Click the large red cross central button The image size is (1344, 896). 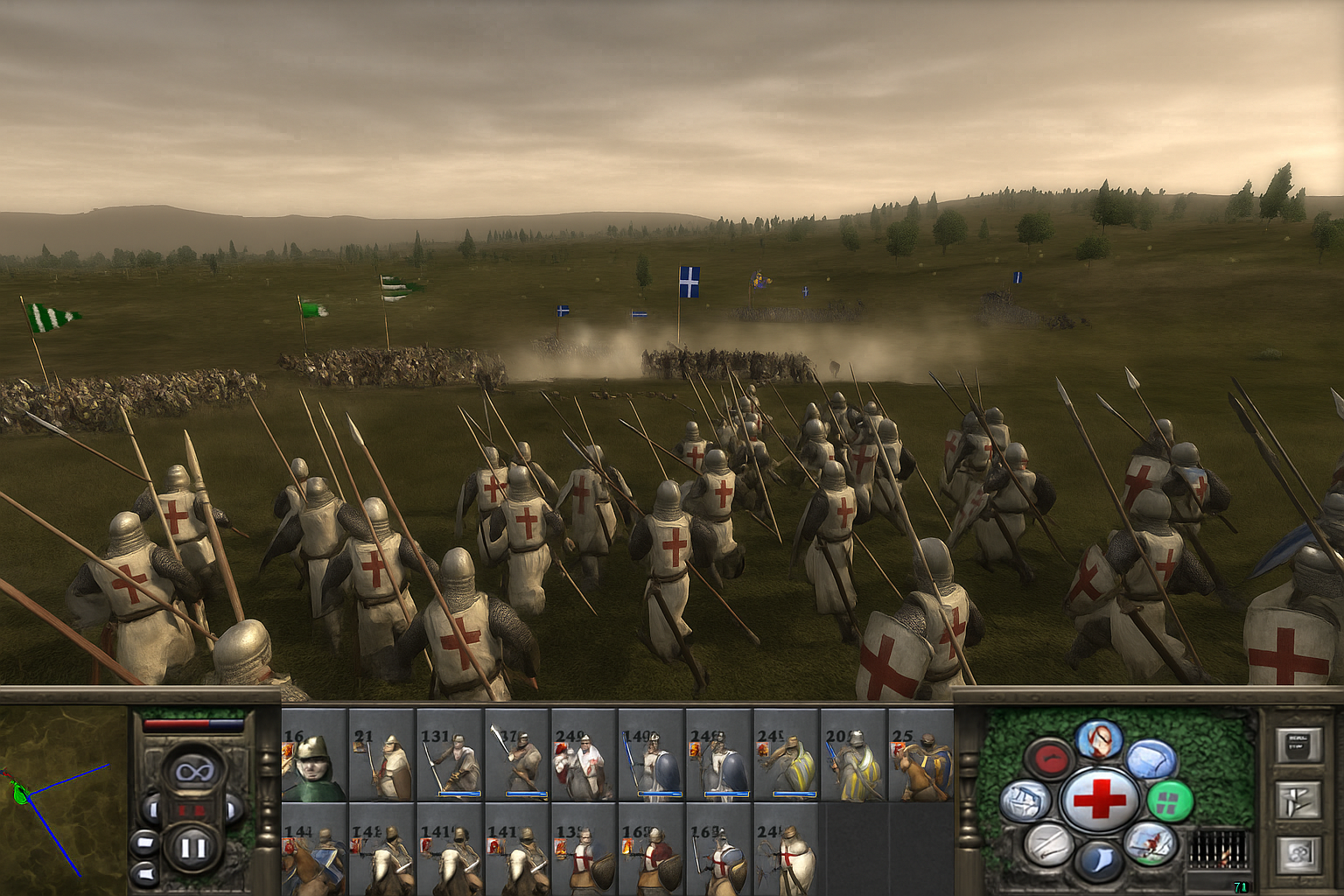[x=1099, y=798]
